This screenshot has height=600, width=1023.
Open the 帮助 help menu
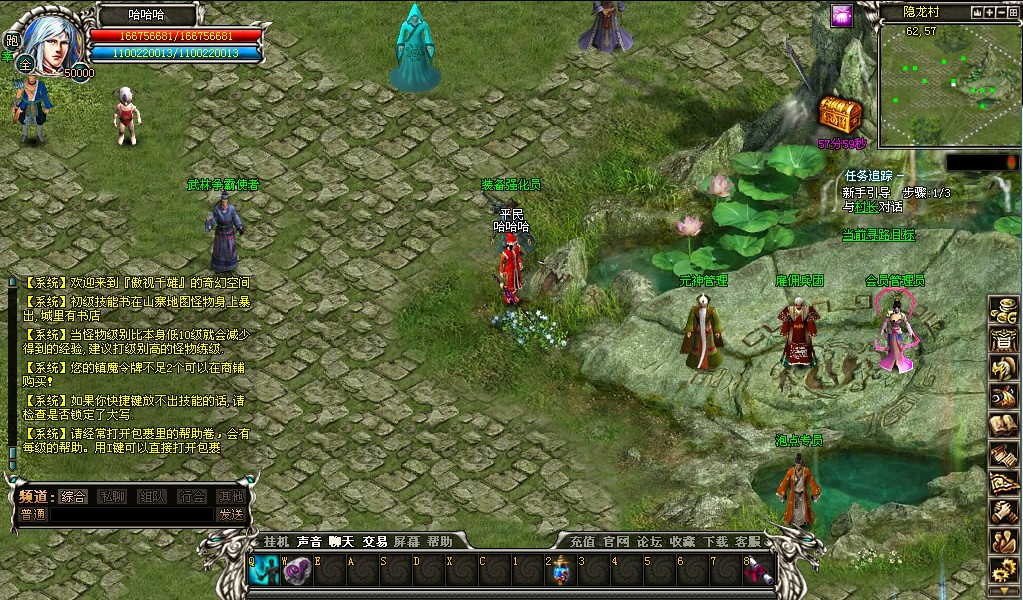click(x=439, y=541)
